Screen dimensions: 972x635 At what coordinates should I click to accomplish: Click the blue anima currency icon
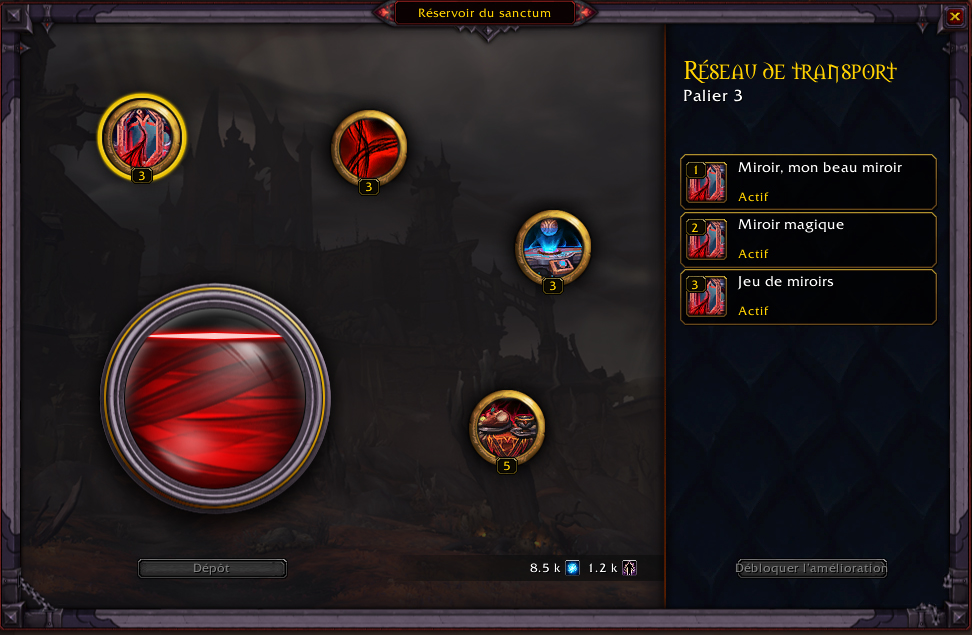573,568
